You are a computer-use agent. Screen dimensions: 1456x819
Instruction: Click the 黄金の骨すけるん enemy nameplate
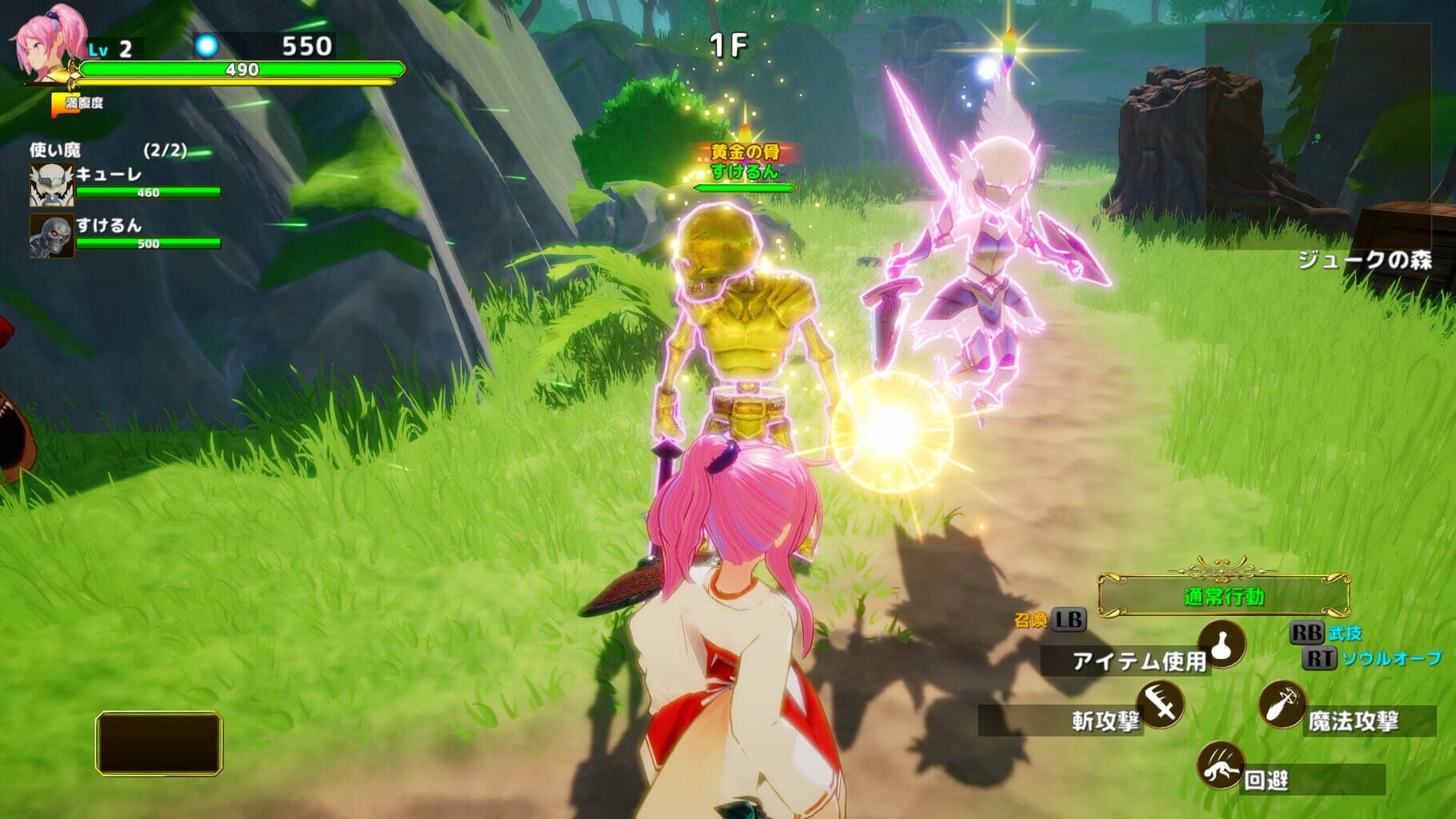coord(743,160)
